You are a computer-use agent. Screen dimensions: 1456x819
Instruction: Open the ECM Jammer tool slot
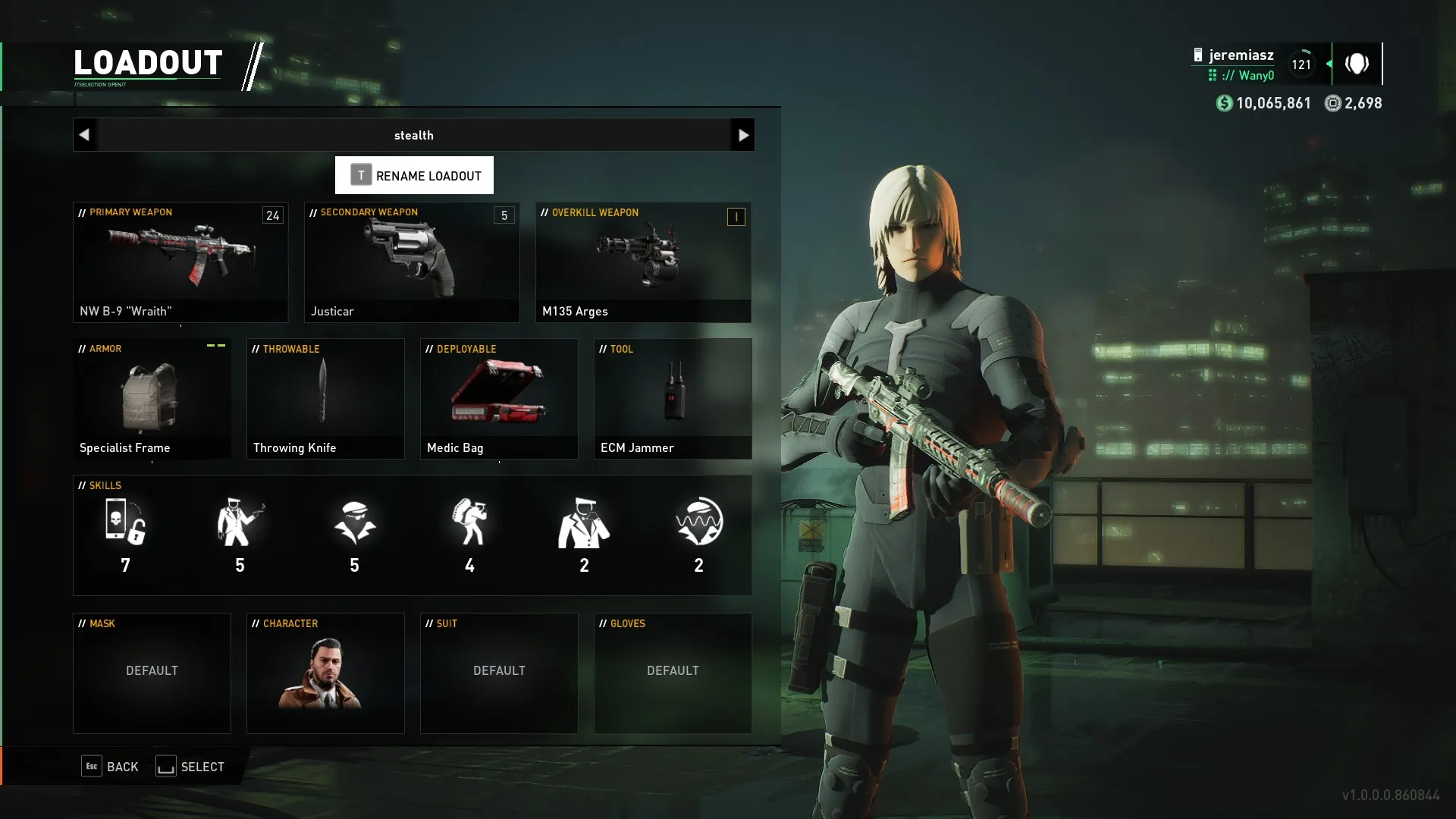click(673, 399)
